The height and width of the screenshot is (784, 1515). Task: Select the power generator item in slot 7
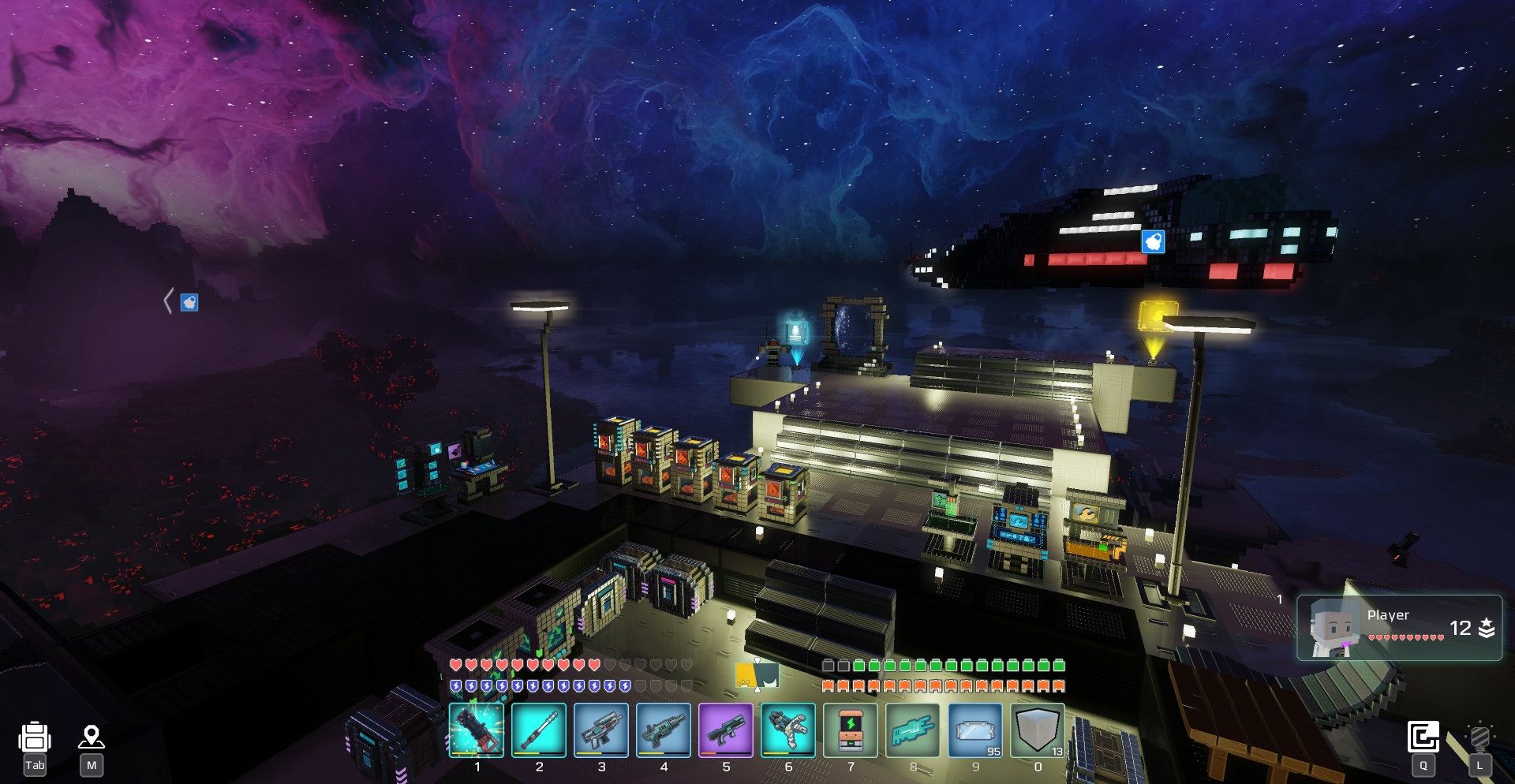tap(851, 730)
